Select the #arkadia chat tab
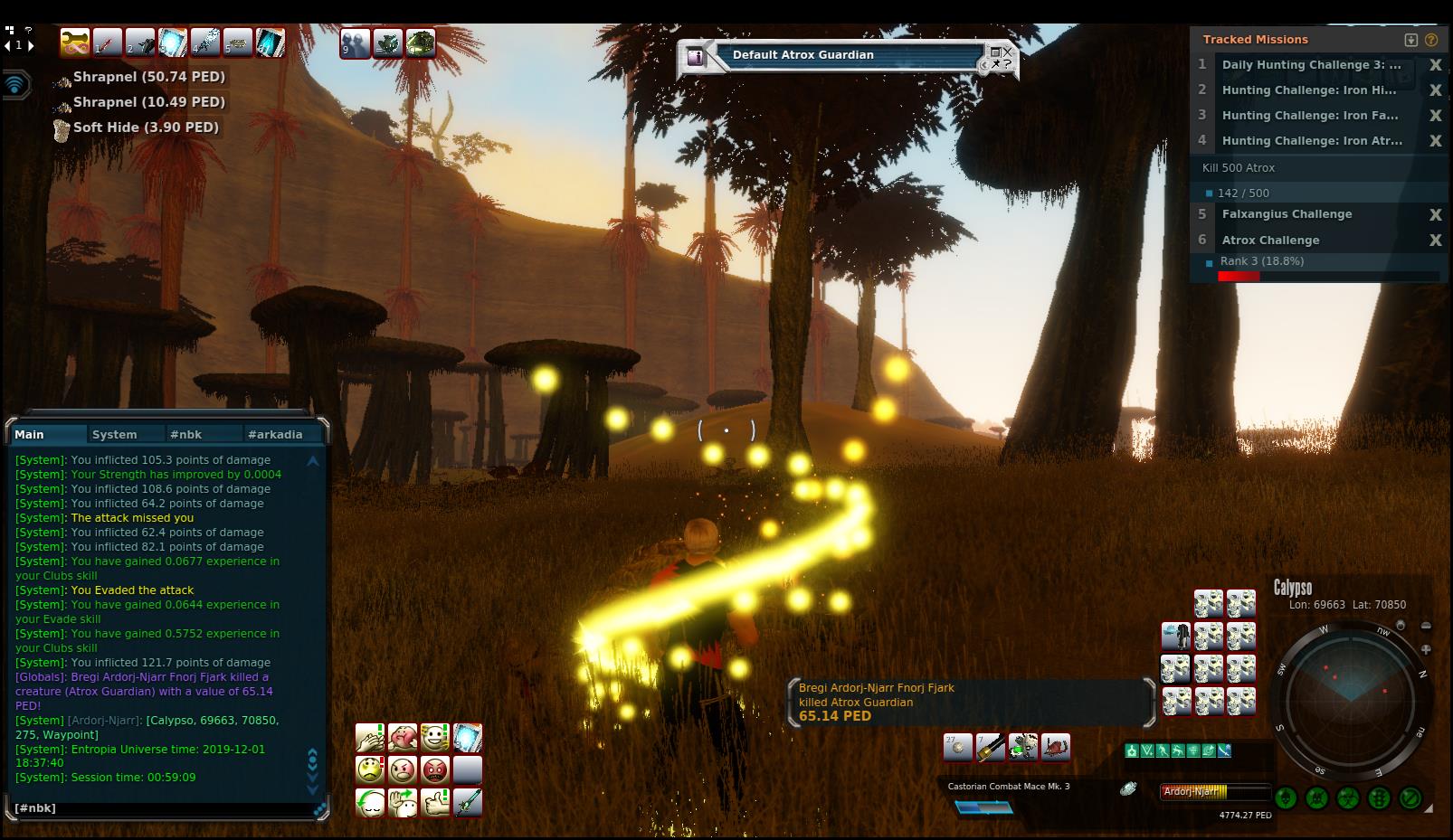The height and width of the screenshot is (840, 1453). tap(275, 435)
